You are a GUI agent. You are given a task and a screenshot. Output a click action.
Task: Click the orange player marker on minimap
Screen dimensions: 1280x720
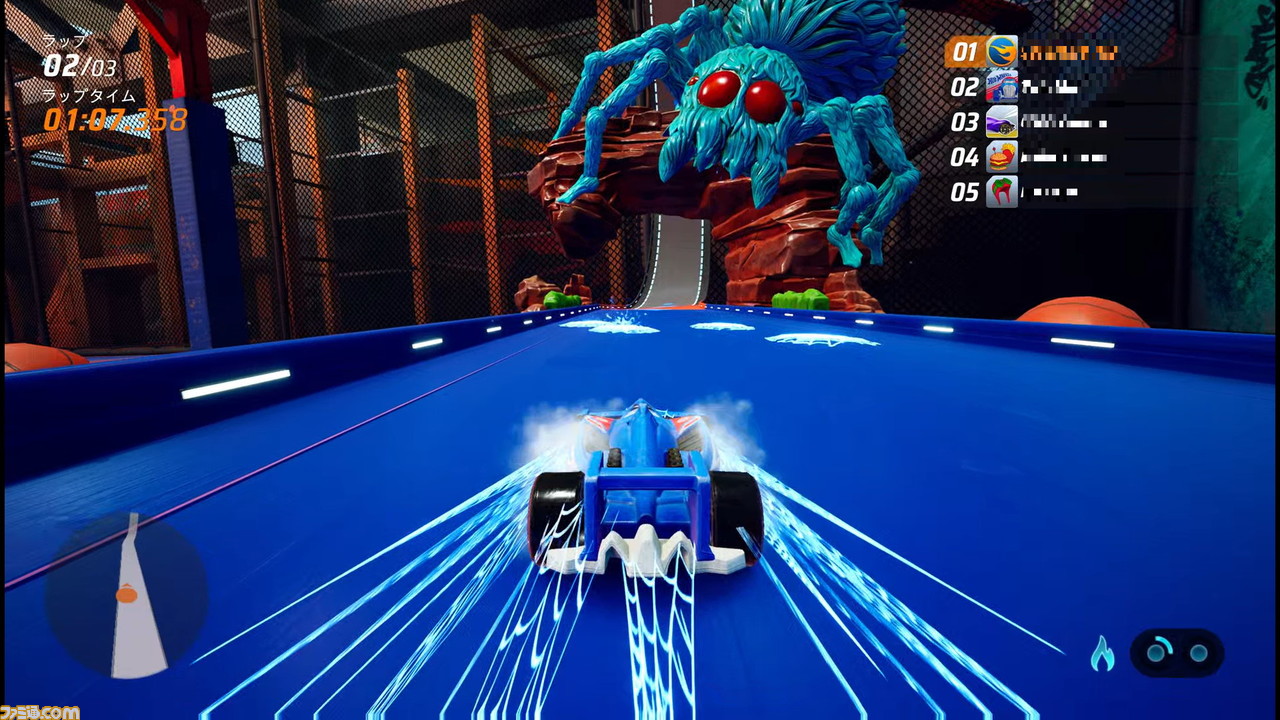pyautogui.click(x=126, y=595)
